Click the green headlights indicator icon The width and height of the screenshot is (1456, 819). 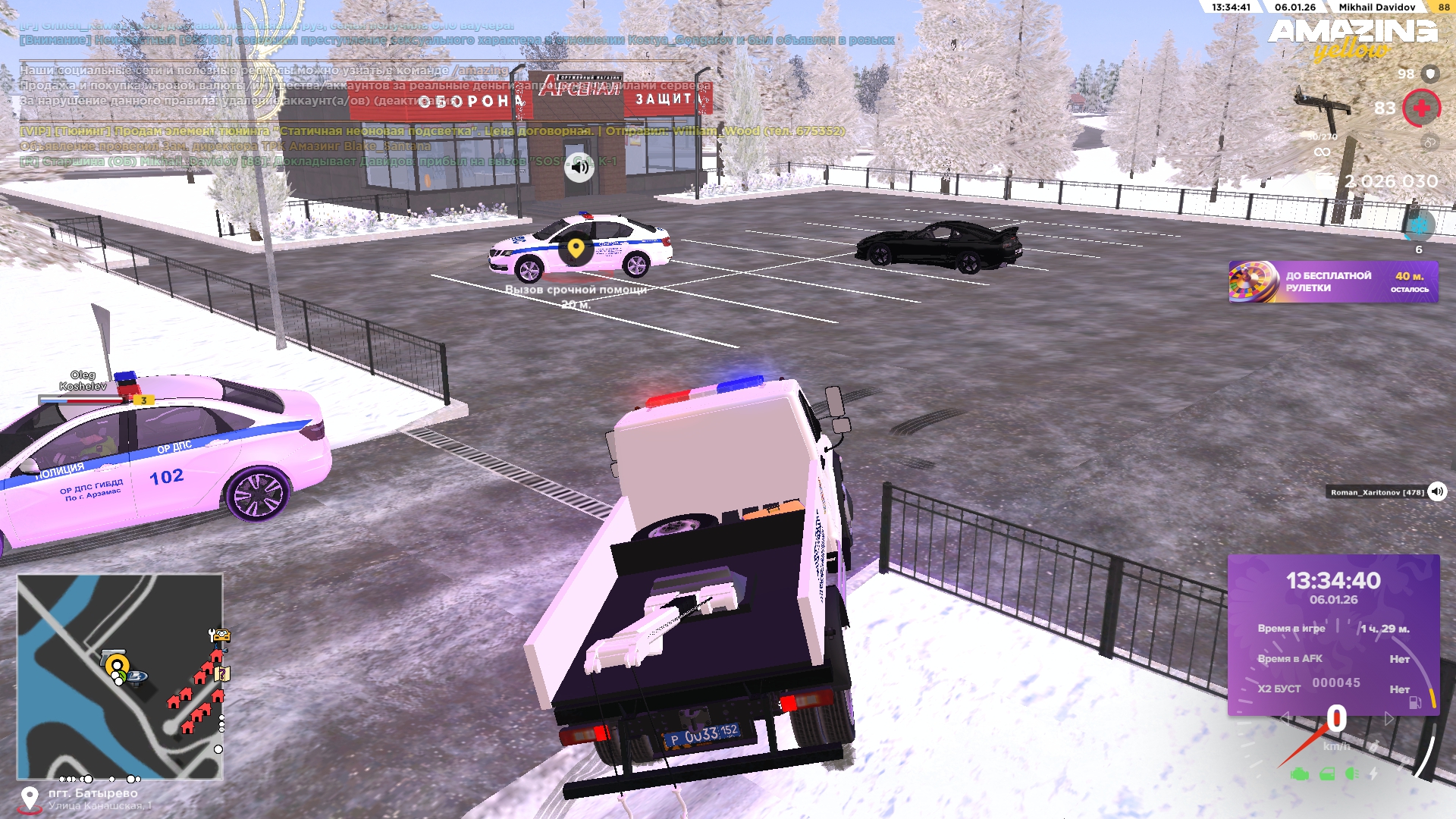(x=1351, y=774)
